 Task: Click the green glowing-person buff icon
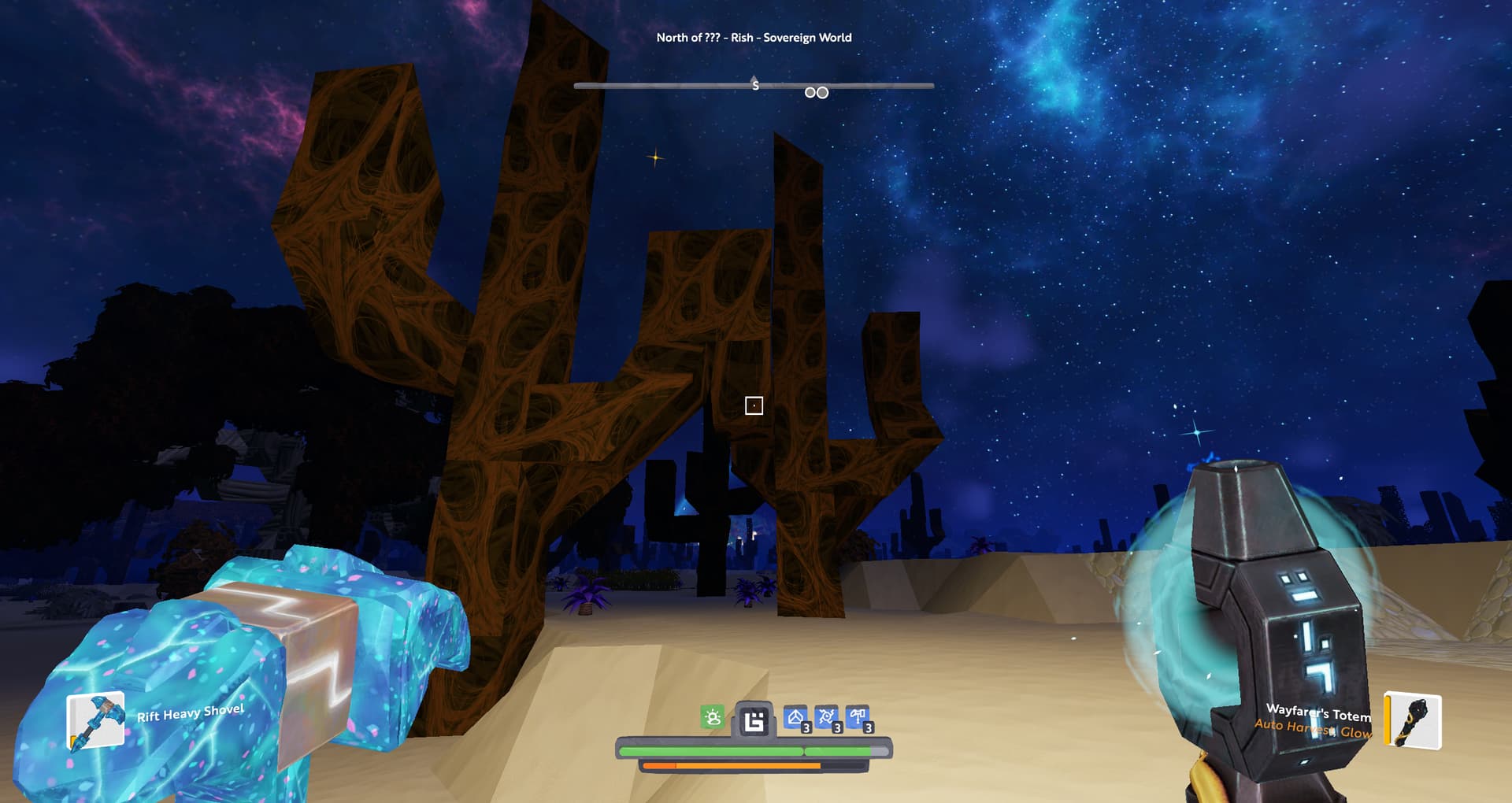(x=712, y=717)
